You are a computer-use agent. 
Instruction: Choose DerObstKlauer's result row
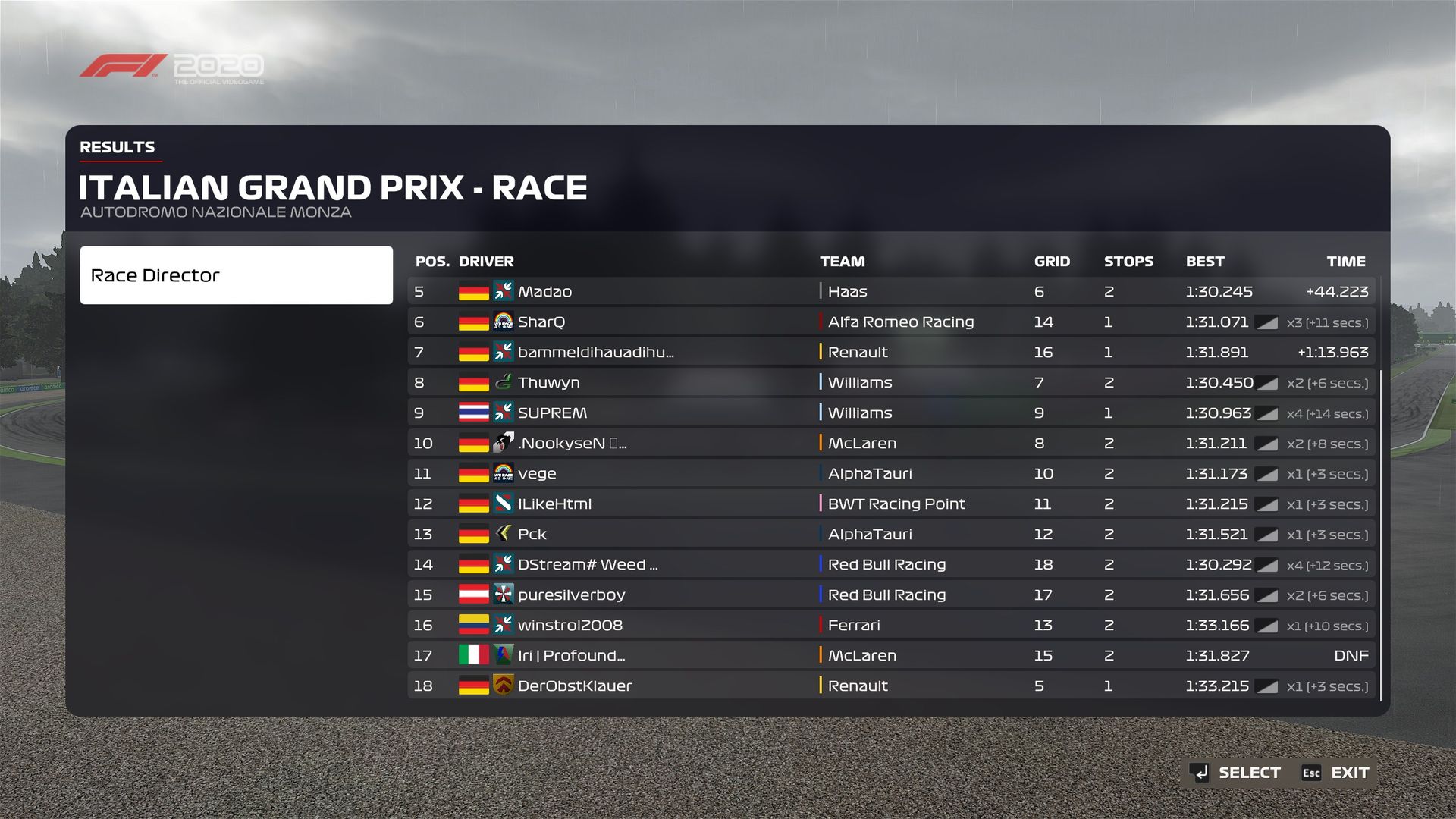891,686
